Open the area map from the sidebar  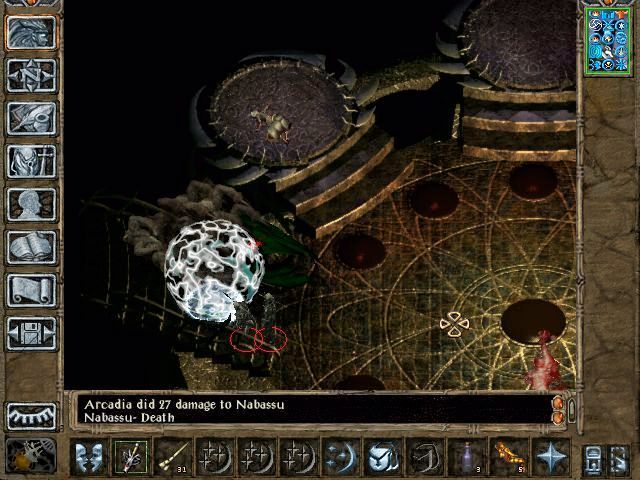[31, 75]
